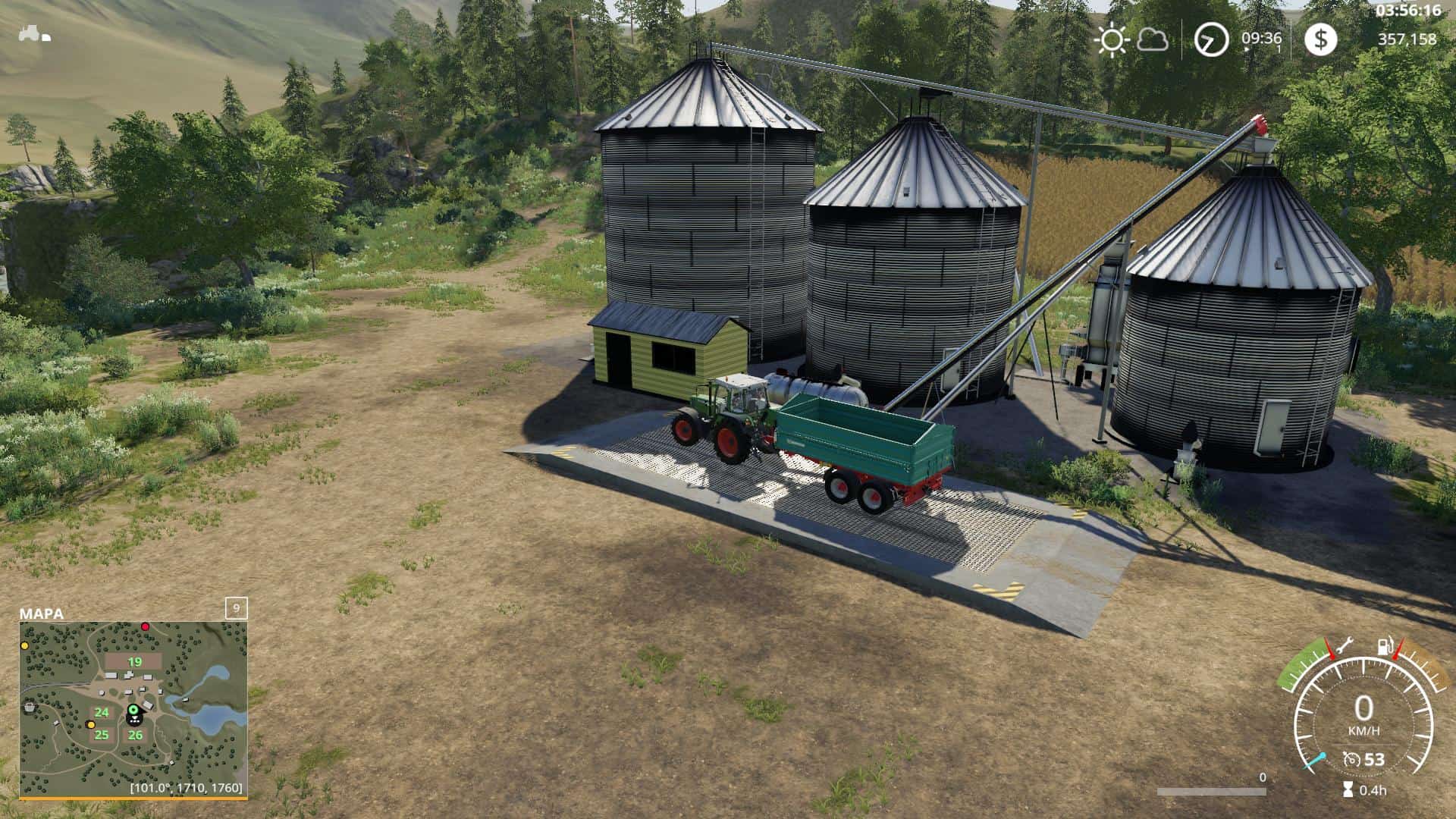Click the fuel pump gauge icon
The height and width of the screenshot is (819, 1456).
(1384, 647)
